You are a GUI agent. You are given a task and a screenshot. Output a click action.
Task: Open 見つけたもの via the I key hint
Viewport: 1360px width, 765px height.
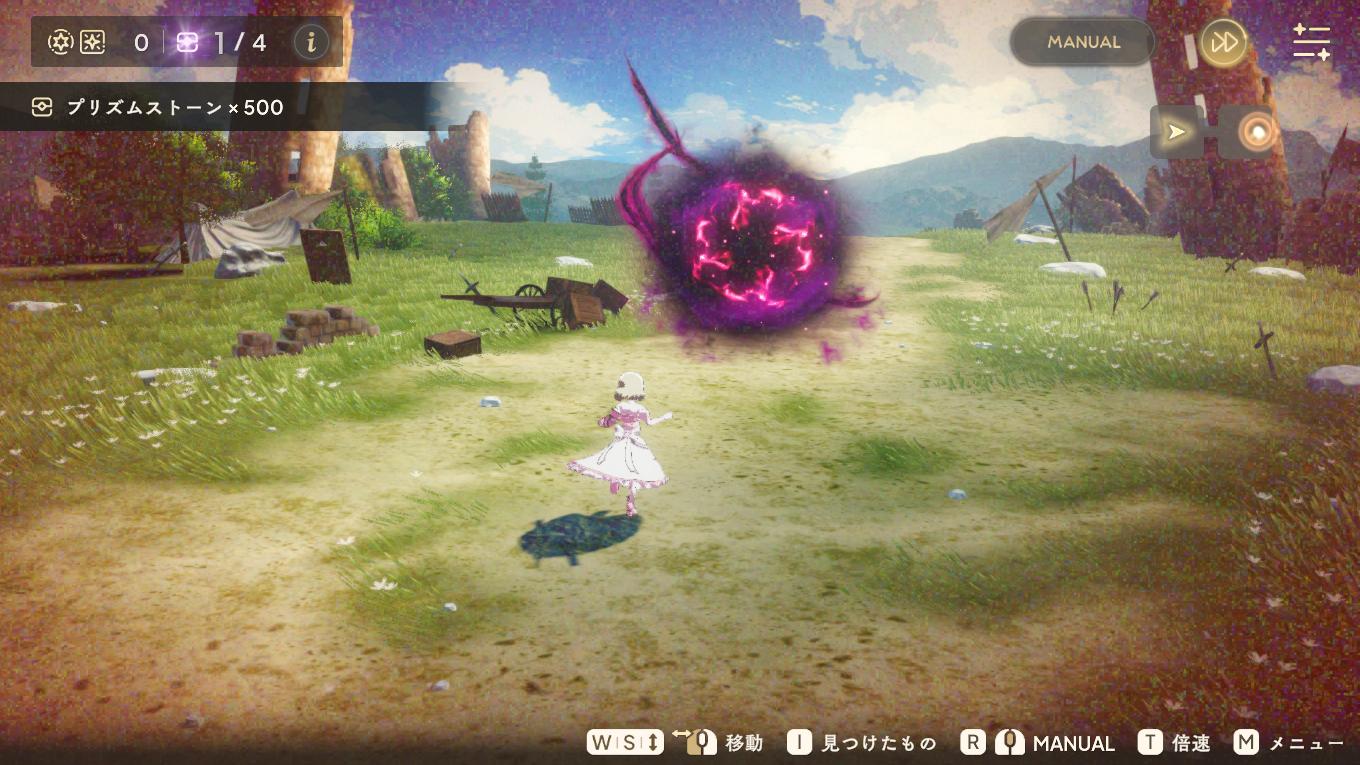coord(798,742)
